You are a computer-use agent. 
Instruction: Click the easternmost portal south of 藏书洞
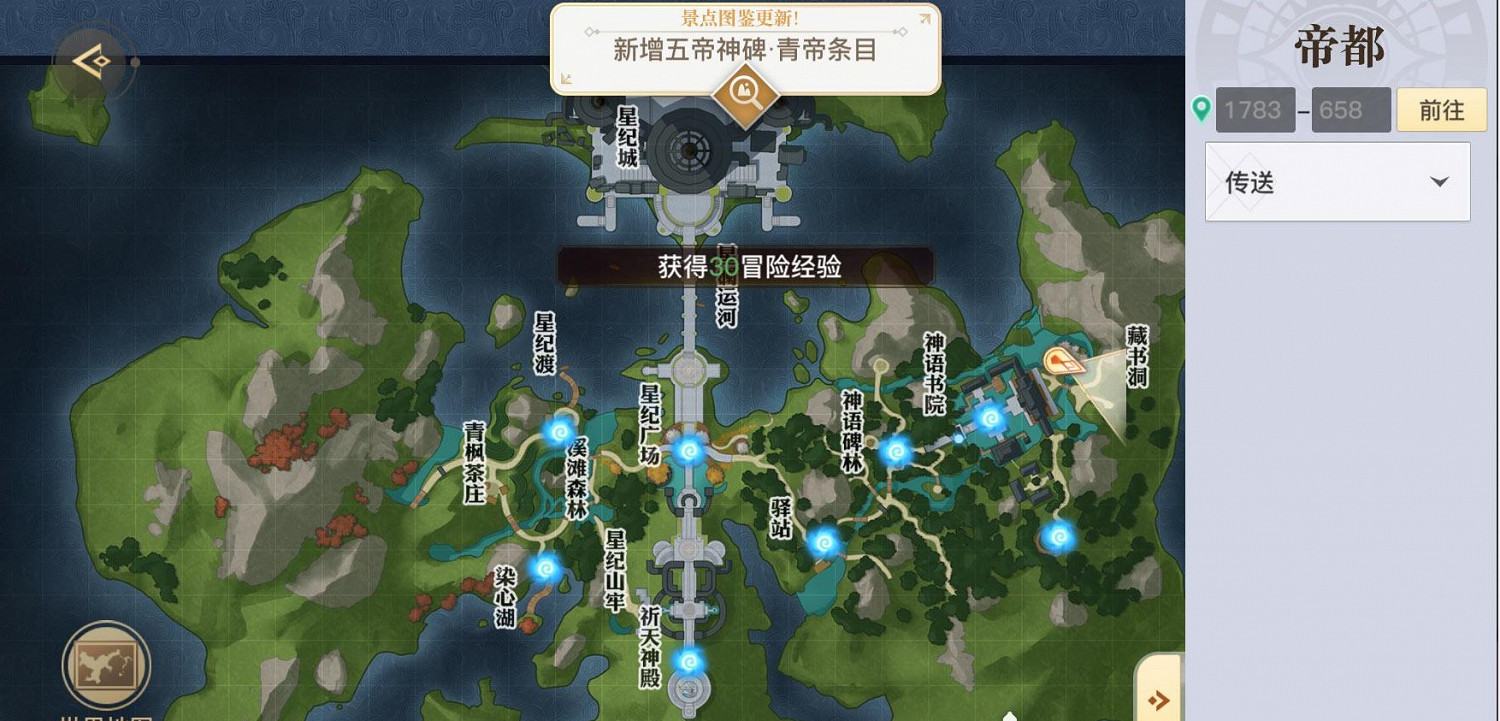pyautogui.click(x=1057, y=535)
